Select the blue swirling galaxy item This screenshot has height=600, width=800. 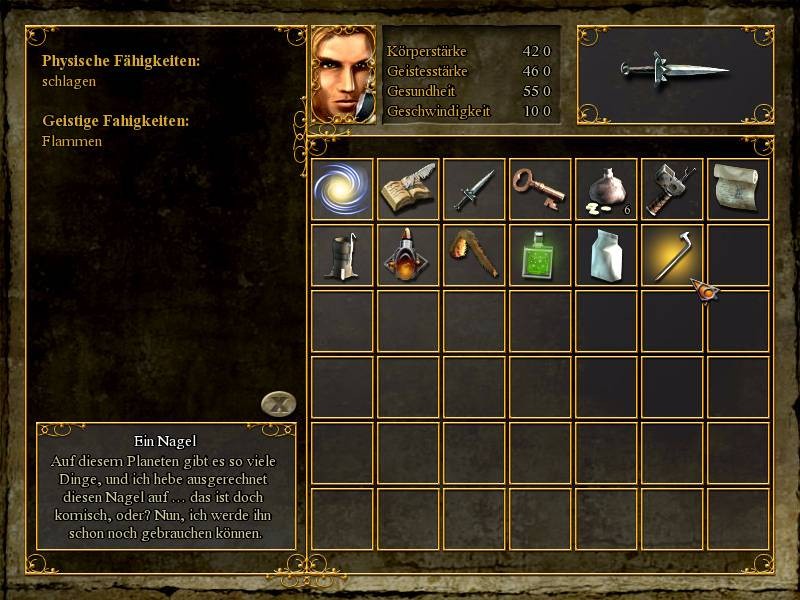342,189
